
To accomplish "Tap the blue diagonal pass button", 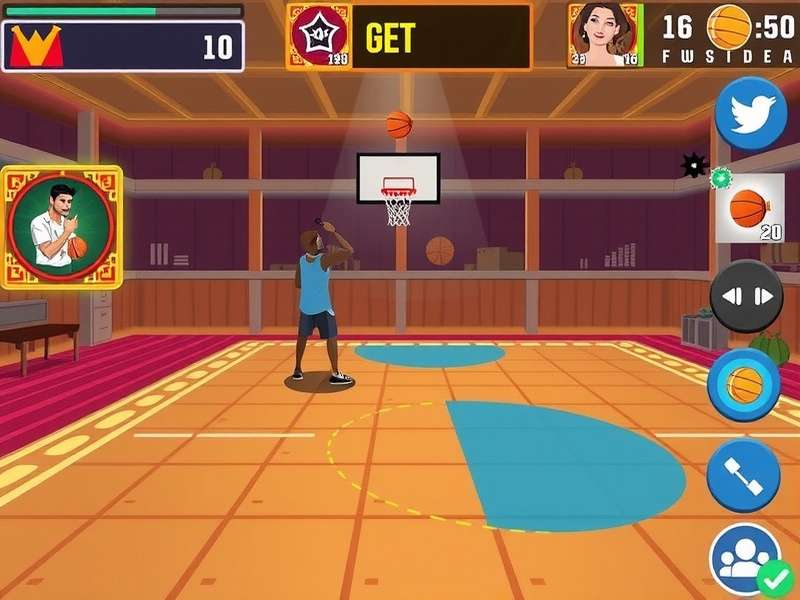I will [743, 477].
